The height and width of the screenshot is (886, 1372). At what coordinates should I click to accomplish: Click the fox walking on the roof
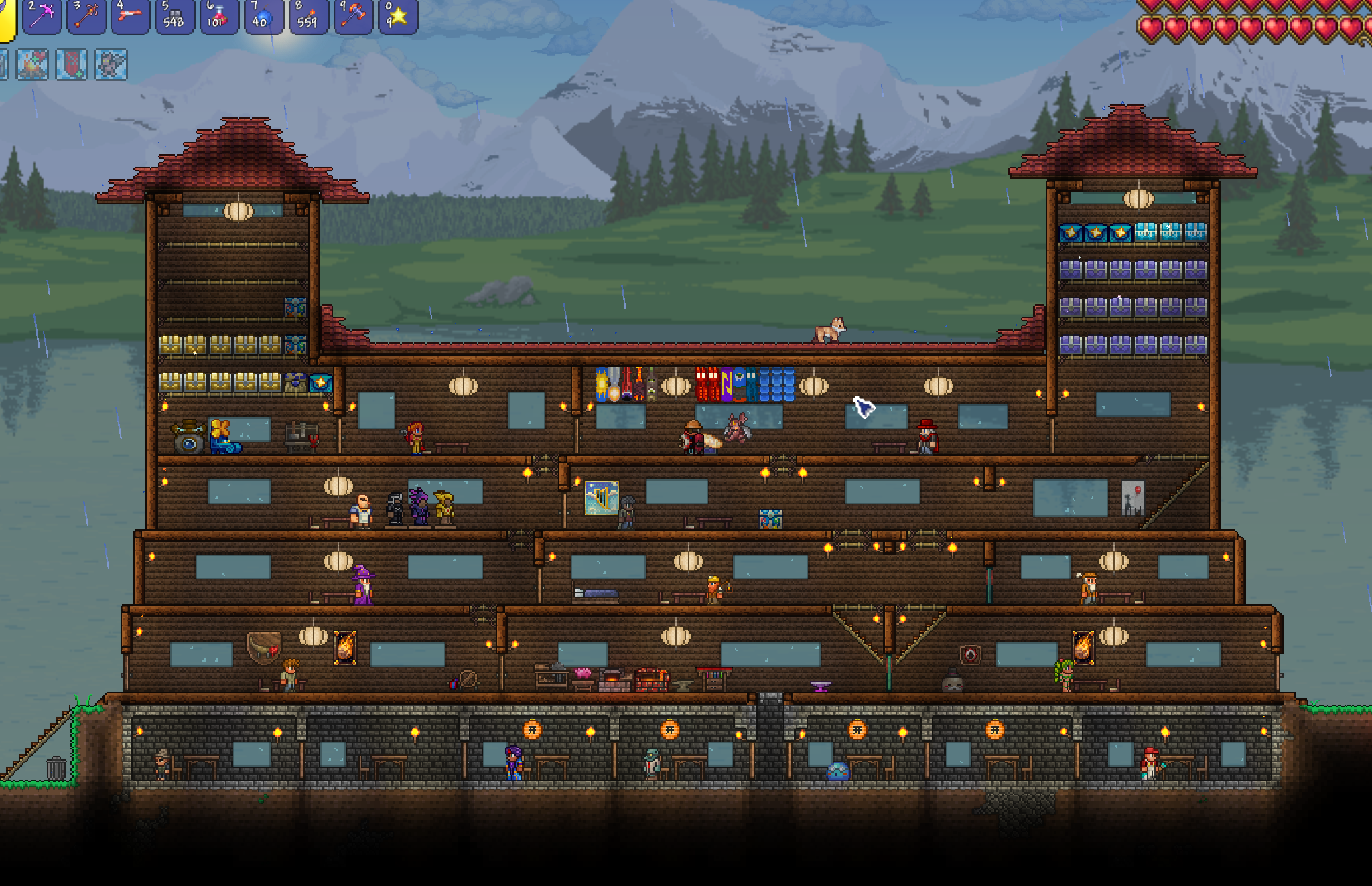click(x=830, y=327)
